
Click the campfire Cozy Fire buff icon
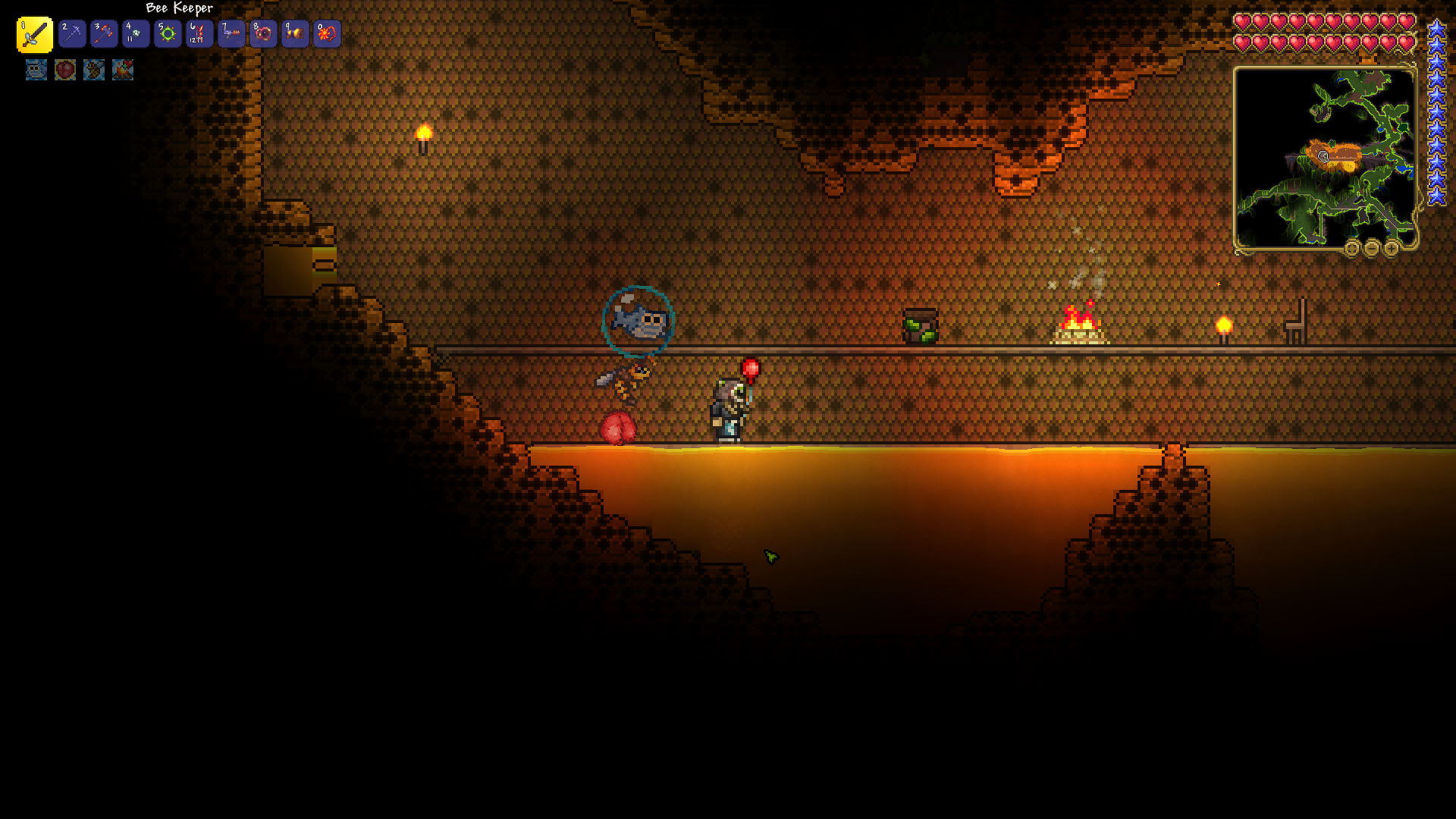pyautogui.click(x=123, y=70)
